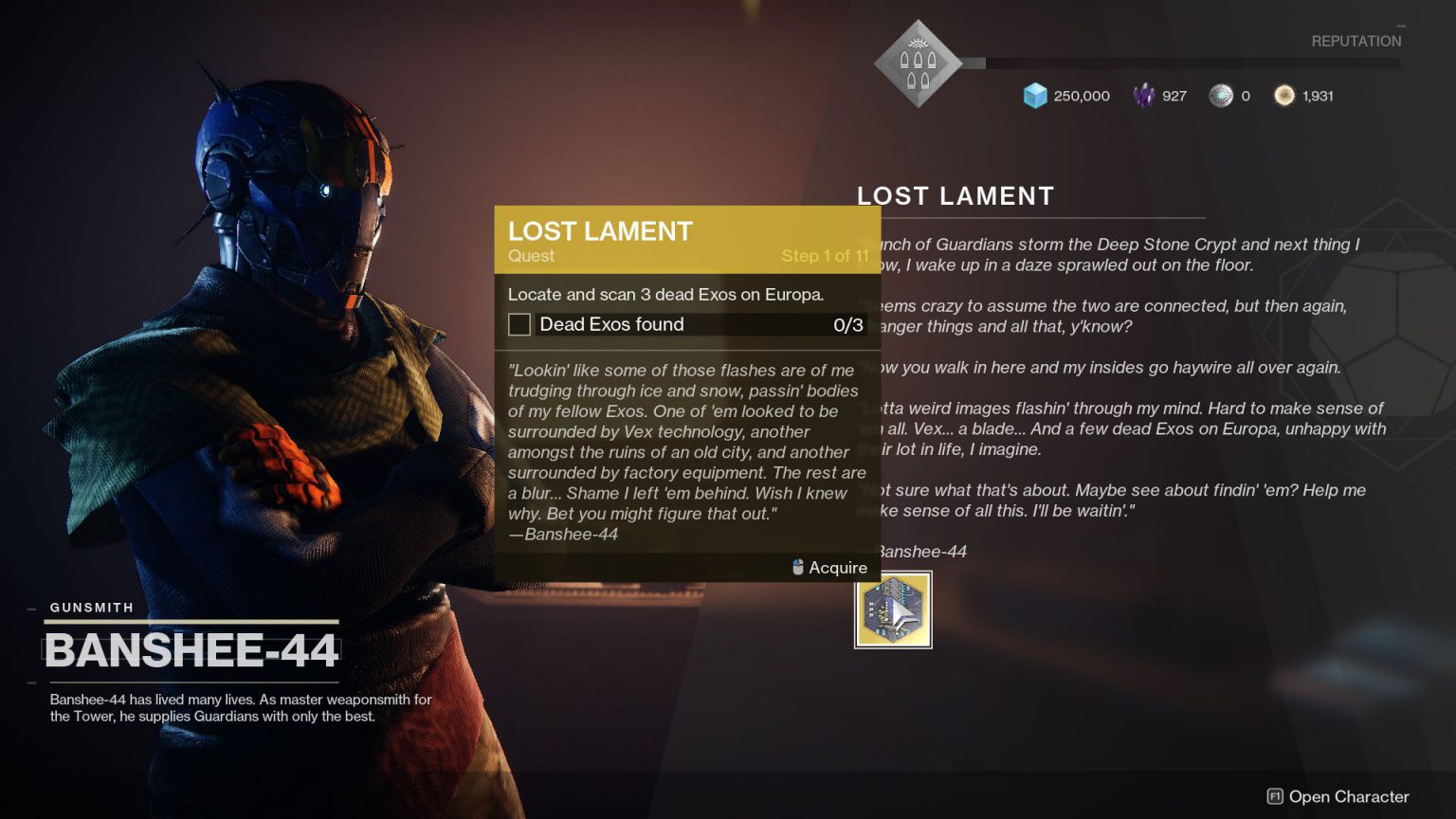Click the Lament quest reward icon
Viewport: 1456px width, 819px height.
892,610
